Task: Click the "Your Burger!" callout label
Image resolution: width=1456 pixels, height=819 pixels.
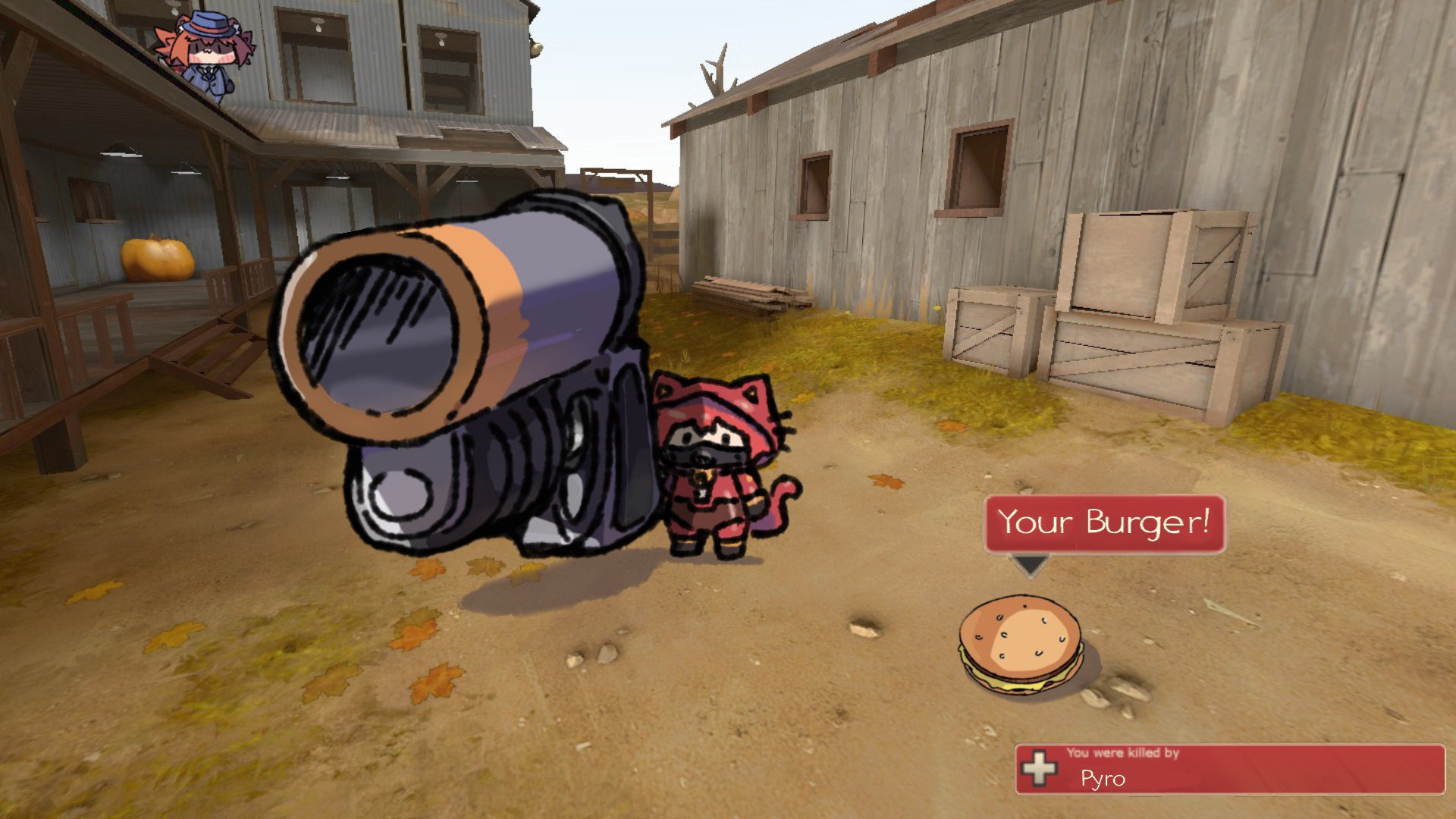Action: 1103,523
